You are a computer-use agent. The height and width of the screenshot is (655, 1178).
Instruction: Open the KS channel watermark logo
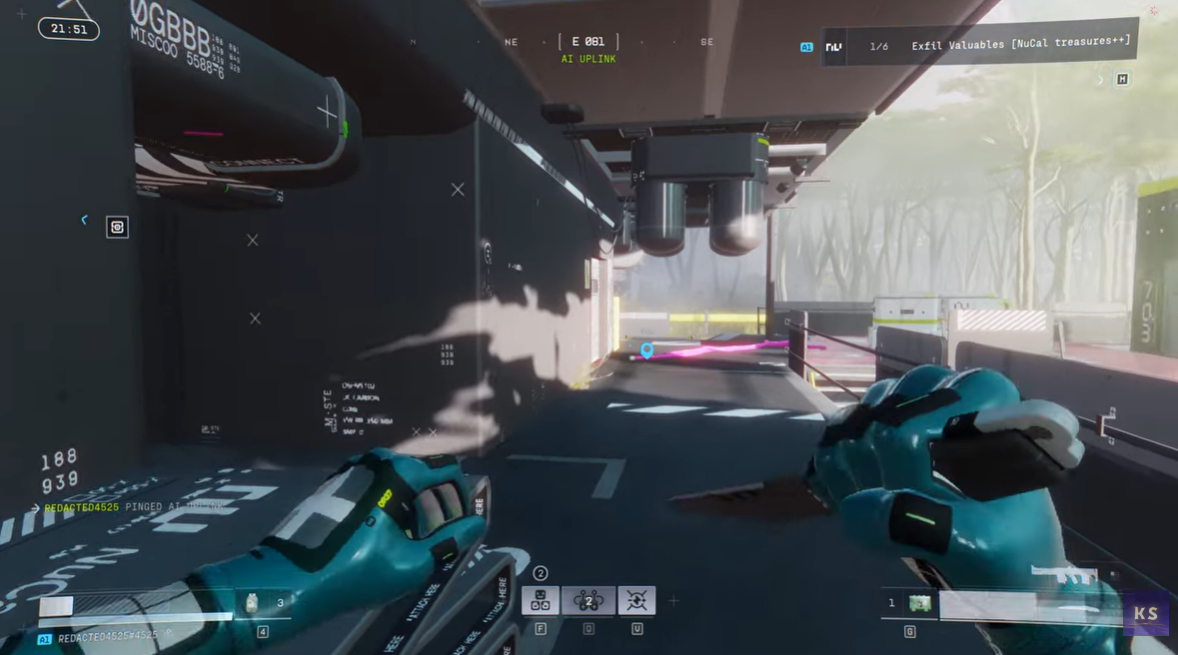click(x=1145, y=614)
